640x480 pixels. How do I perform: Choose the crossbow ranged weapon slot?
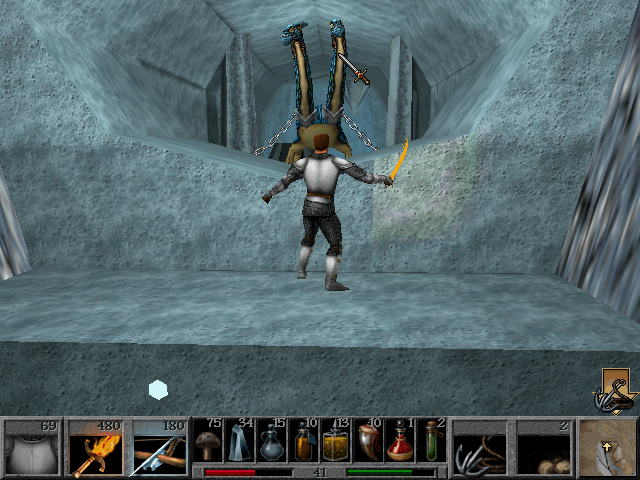[x=160, y=448]
